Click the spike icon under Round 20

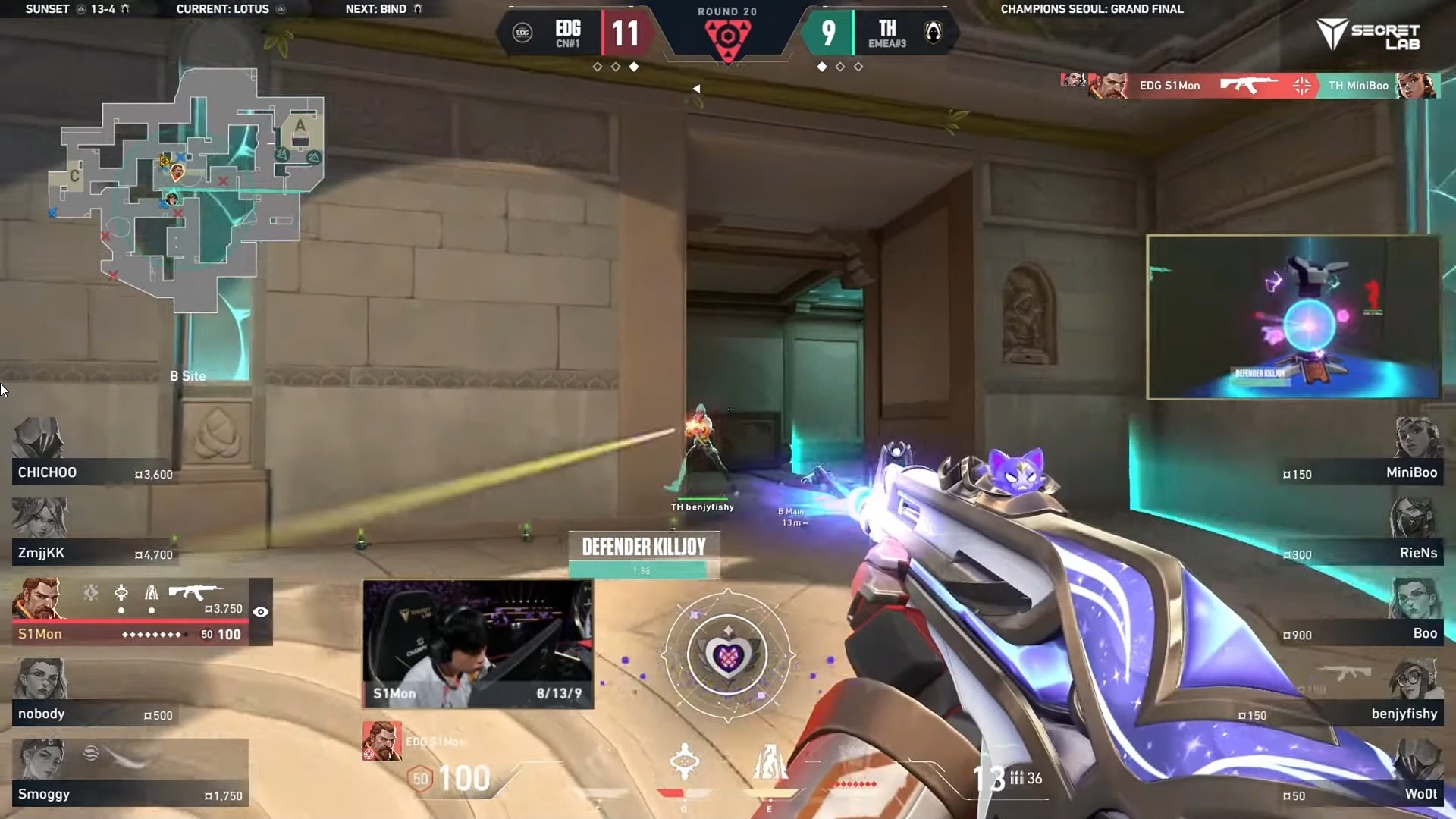(727, 36)
